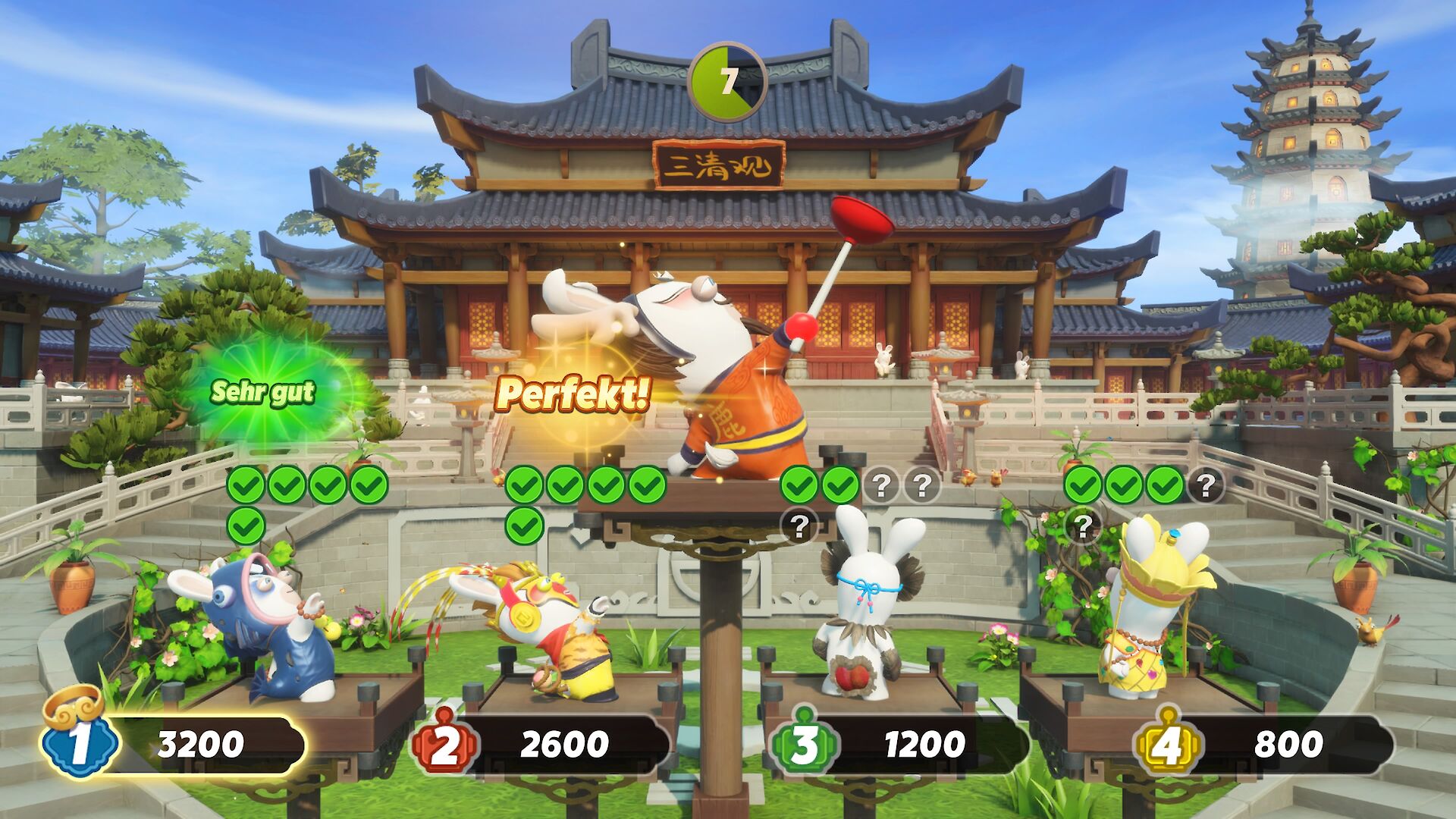The width and height of the screenshot is (1456, 819).
Task: Select the red player 2 badge
Action: point(444,744)
